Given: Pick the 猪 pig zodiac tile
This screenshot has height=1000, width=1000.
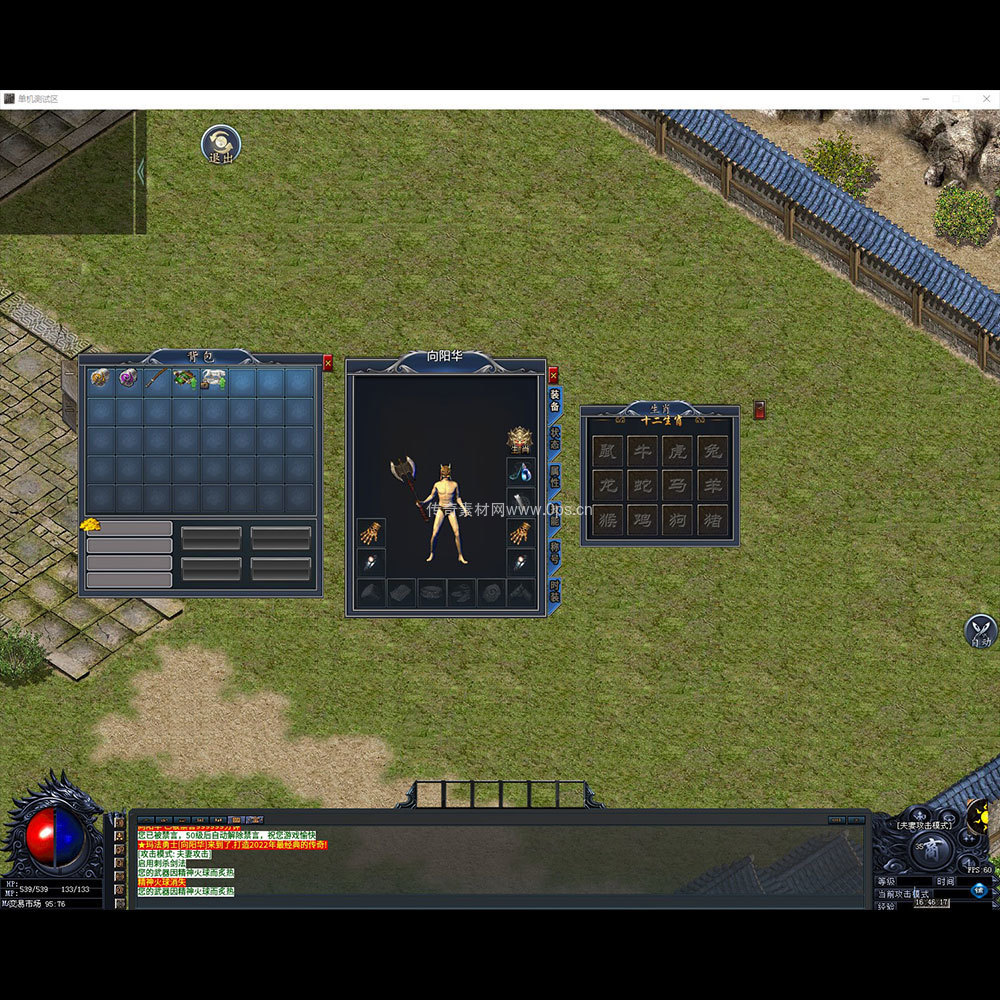Looking at the screenshot, I should [x=712, y=520].
